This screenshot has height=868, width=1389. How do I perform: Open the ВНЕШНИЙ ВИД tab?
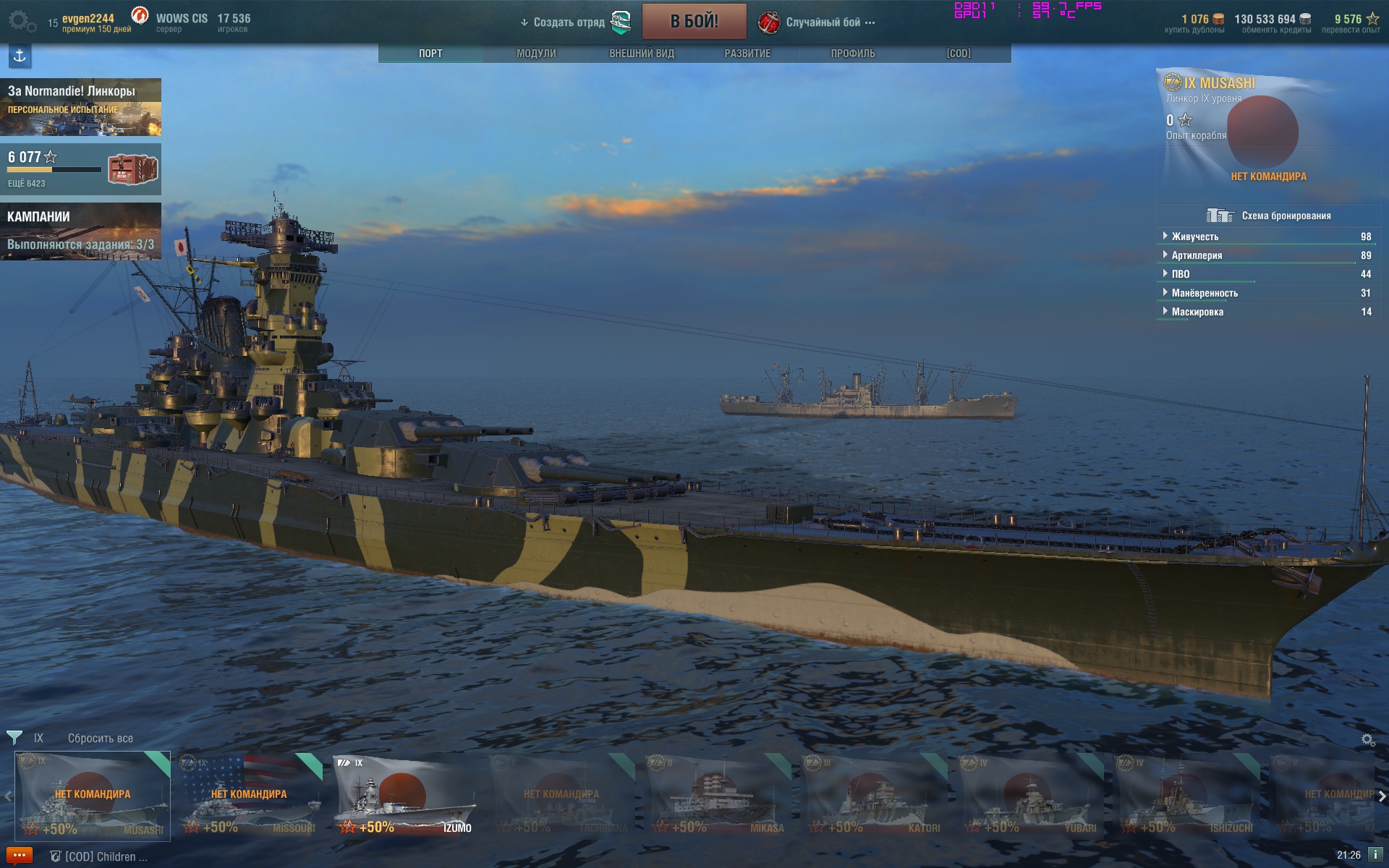point(642,54)
